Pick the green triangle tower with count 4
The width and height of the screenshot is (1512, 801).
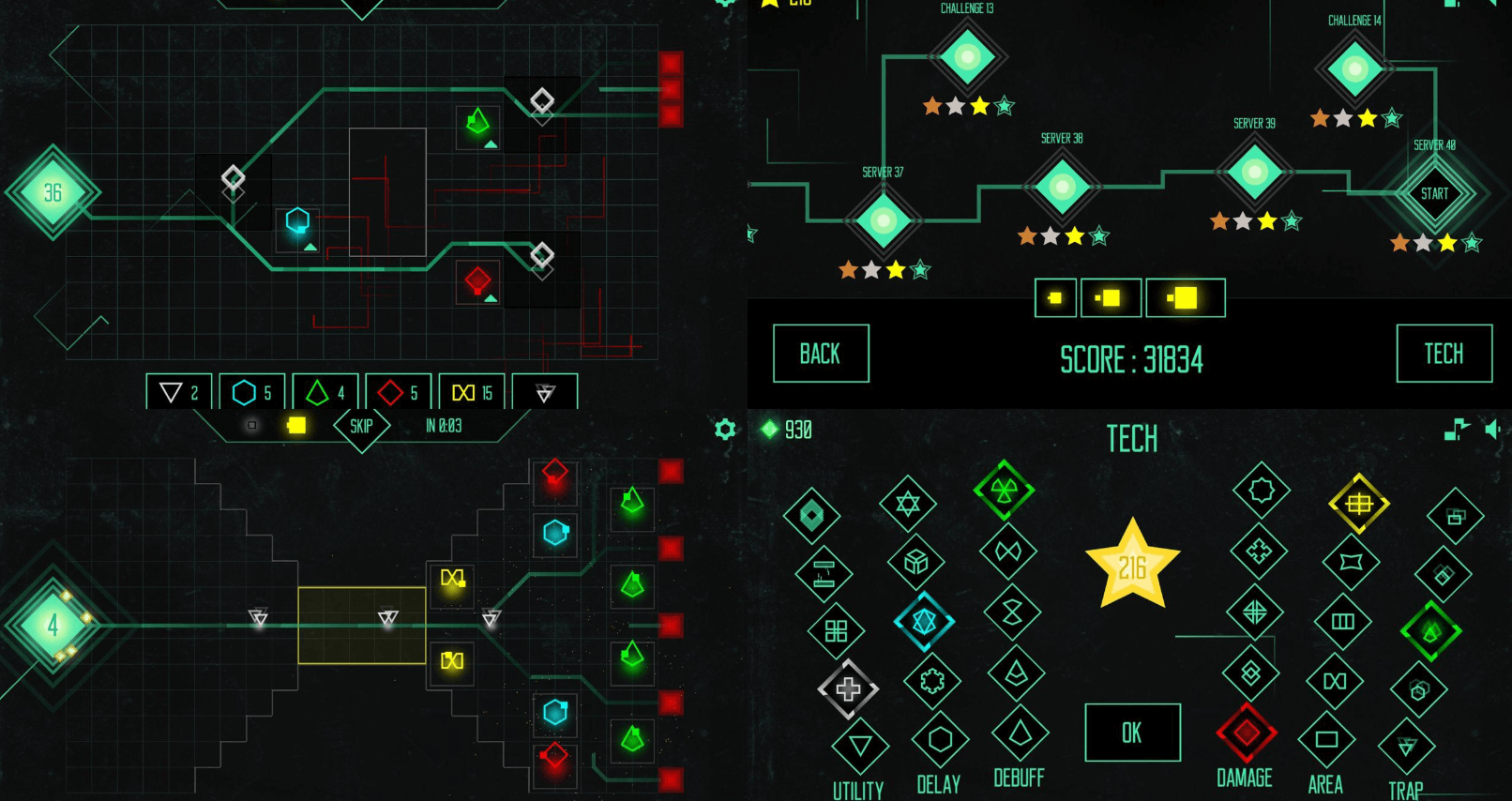point(325,392)
